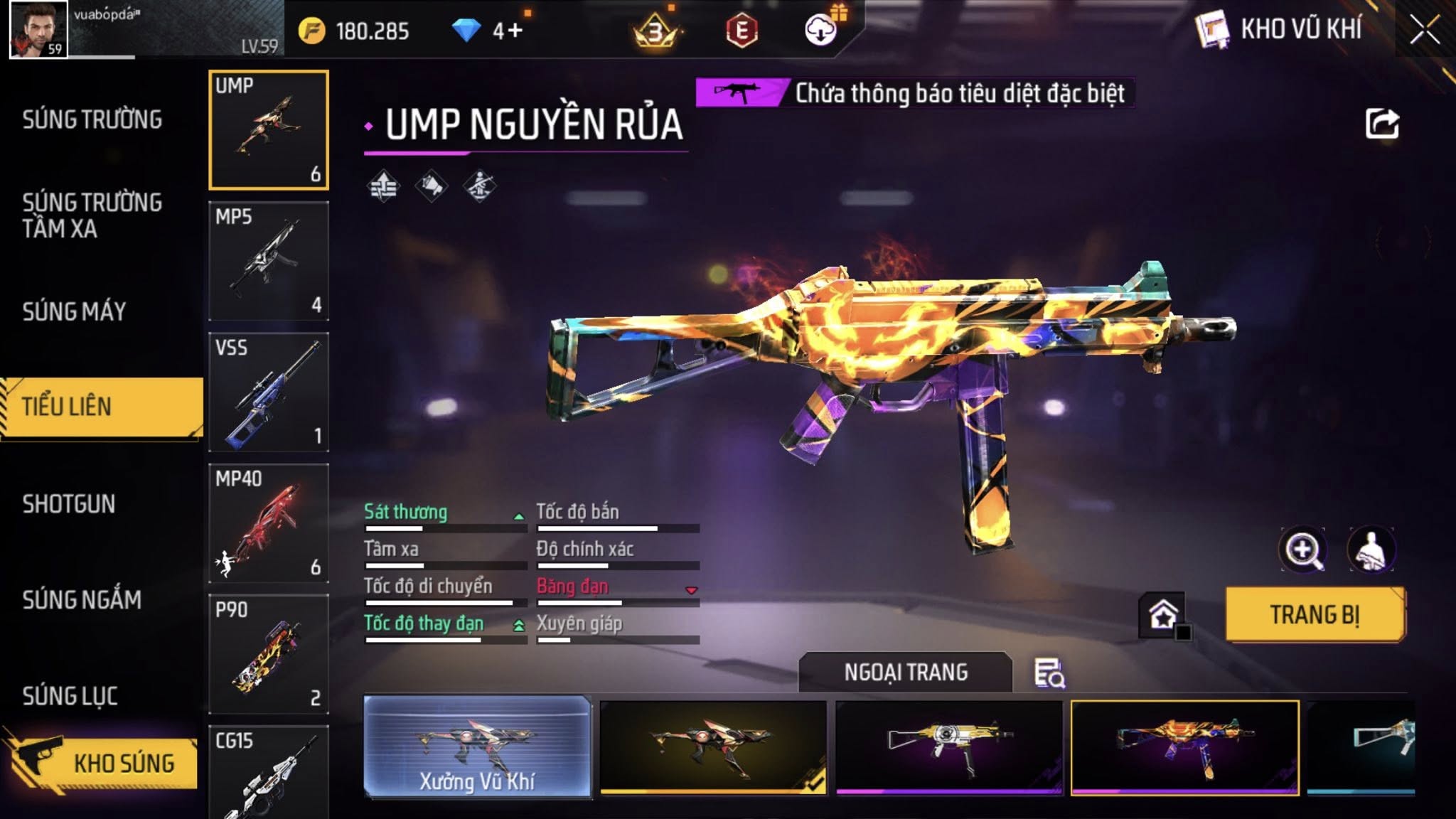Select the MP5 weapon tile
1456x819 pixels.
coord(269,261)
